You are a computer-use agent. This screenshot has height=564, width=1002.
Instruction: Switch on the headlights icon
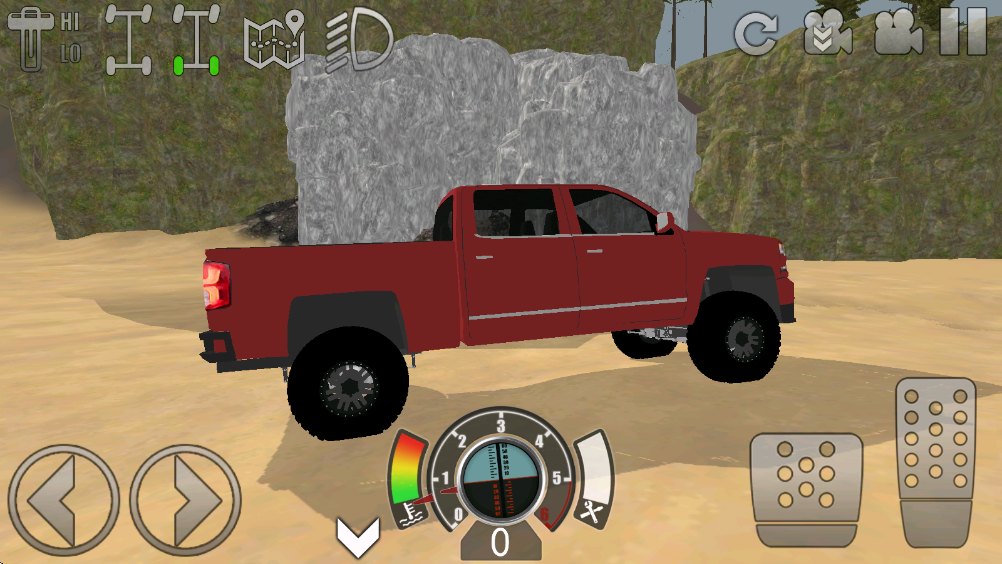[358, 38]
